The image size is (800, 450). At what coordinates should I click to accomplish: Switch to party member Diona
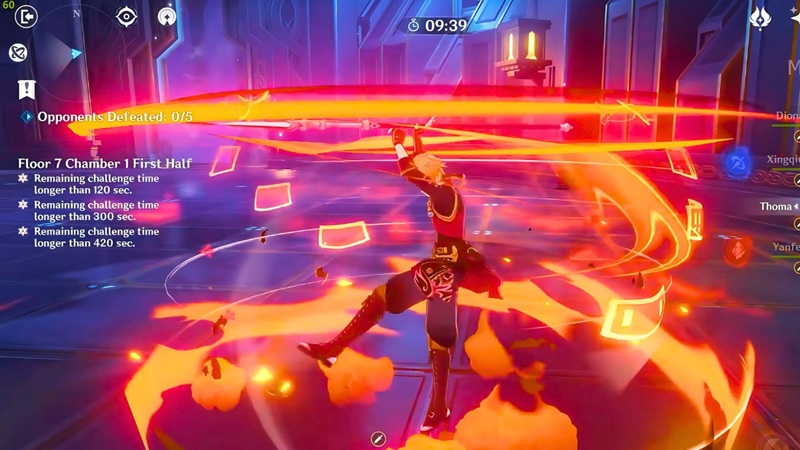pyautogui.click(x=786, y=116)
